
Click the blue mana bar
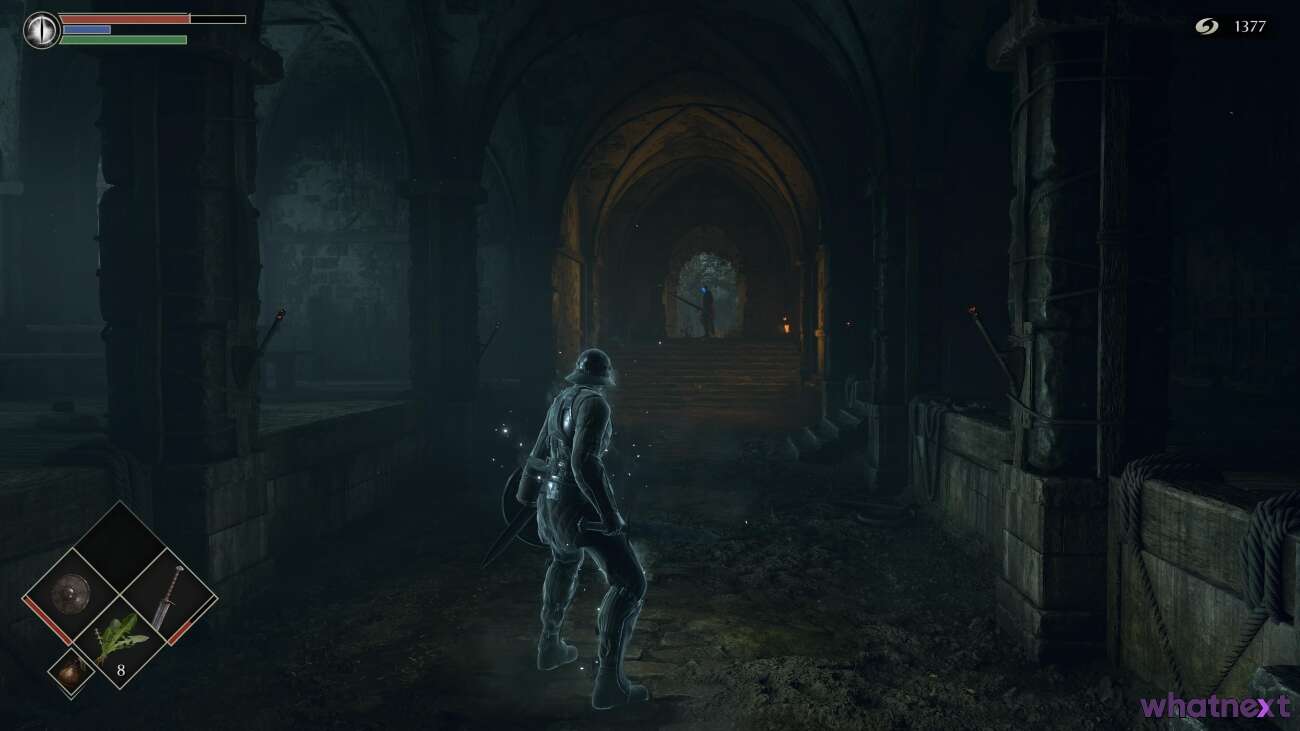(85, 29)
